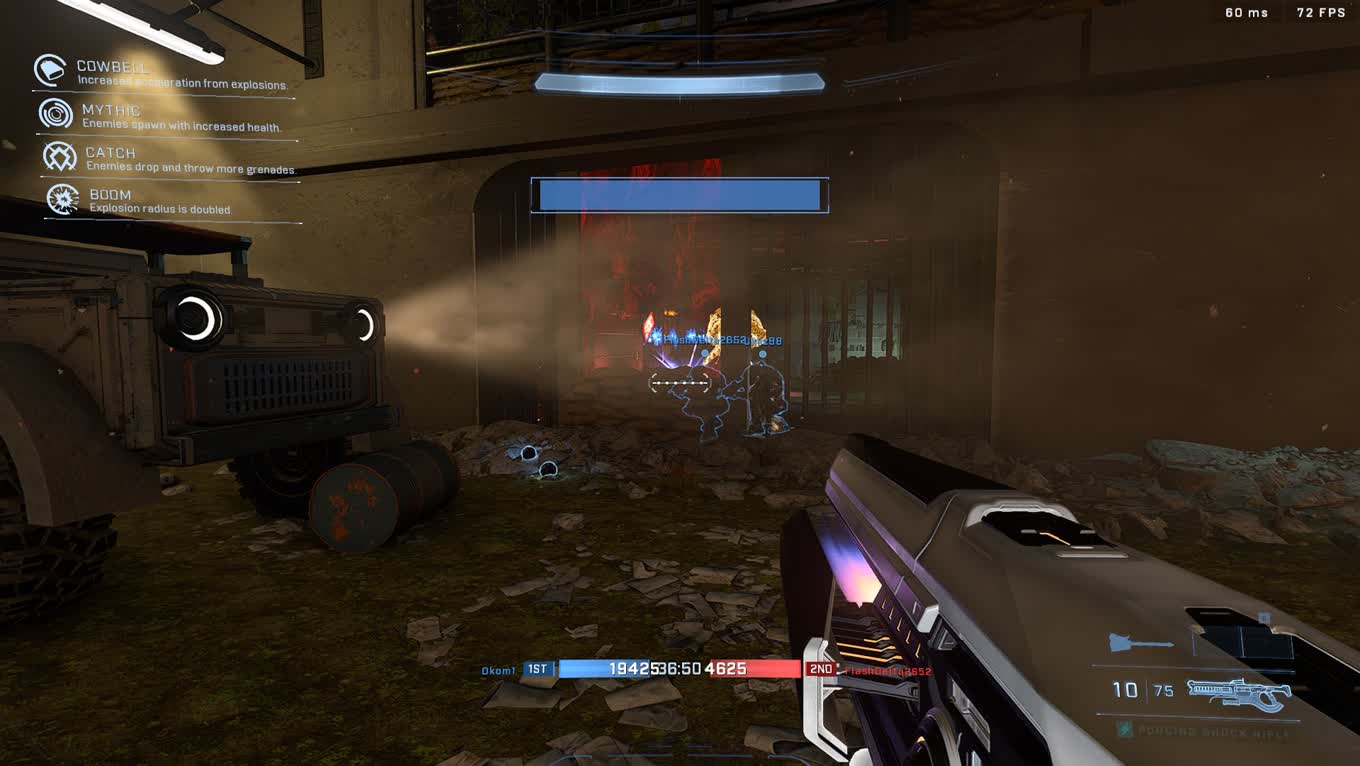The width and height of the screenshot is (1360, 766).
Task: Select the Mythic skull icon
Action: (x=56, y=114)
